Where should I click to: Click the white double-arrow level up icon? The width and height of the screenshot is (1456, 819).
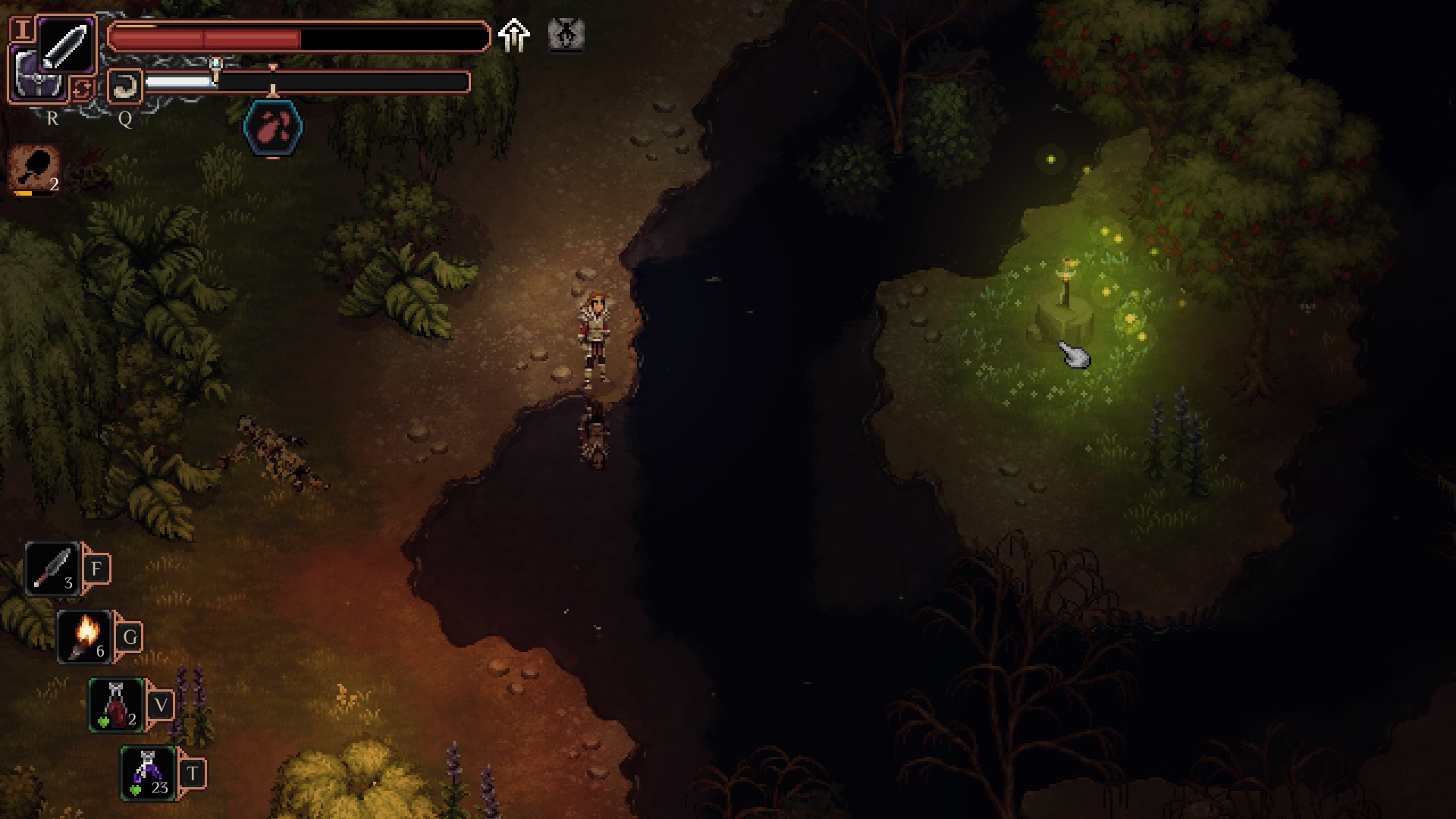pos(514,35)
